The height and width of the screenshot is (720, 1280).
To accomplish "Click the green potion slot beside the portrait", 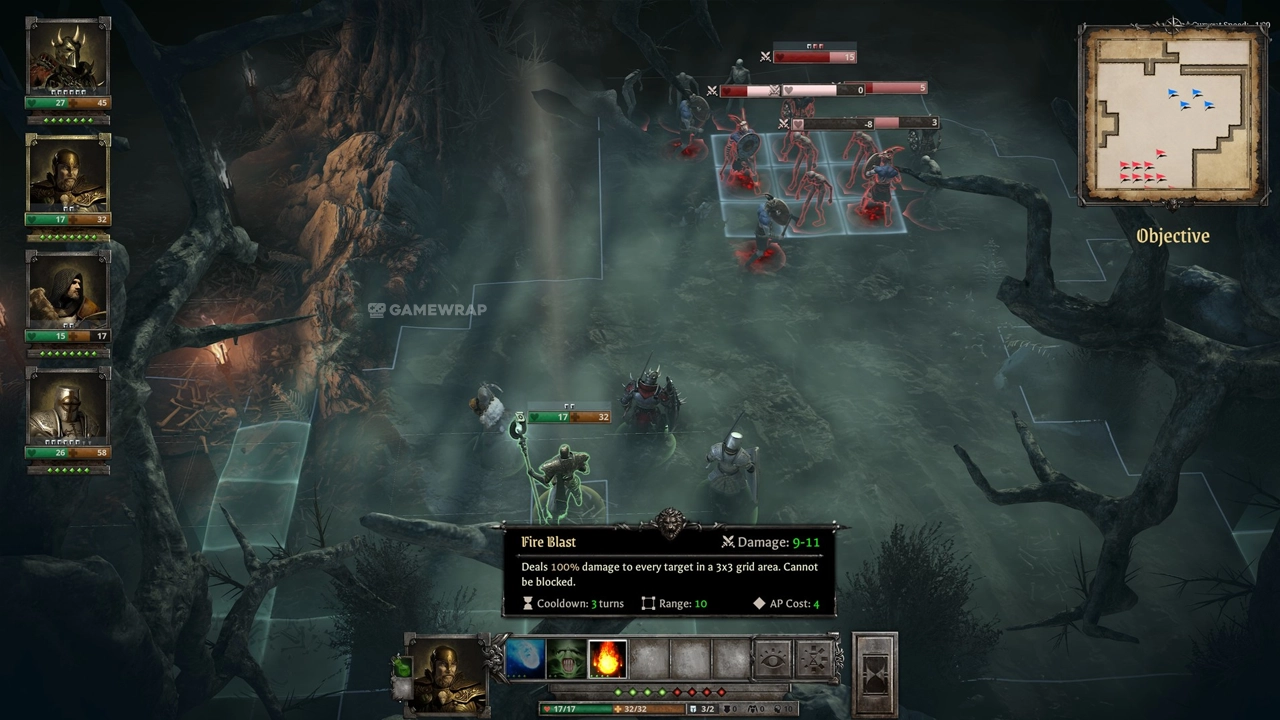I will (402, 667).
